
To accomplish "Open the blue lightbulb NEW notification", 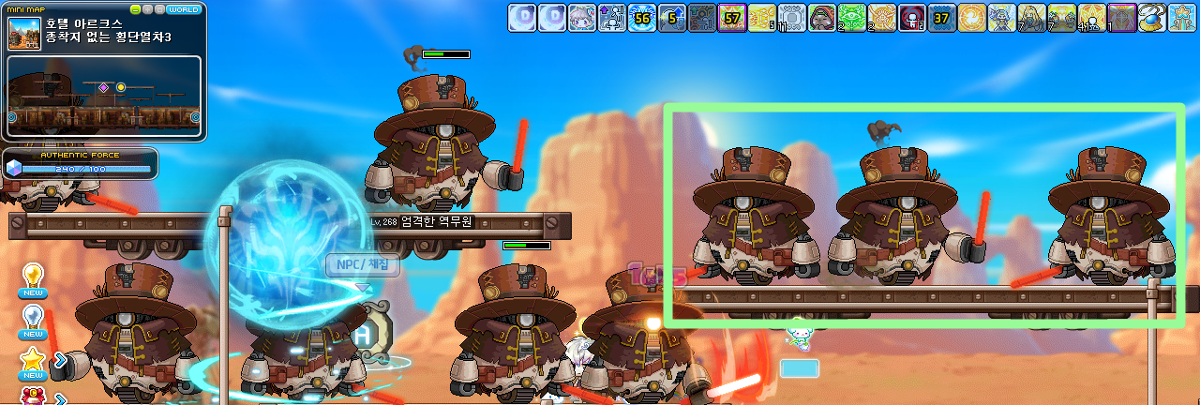I will coord(33,318).
